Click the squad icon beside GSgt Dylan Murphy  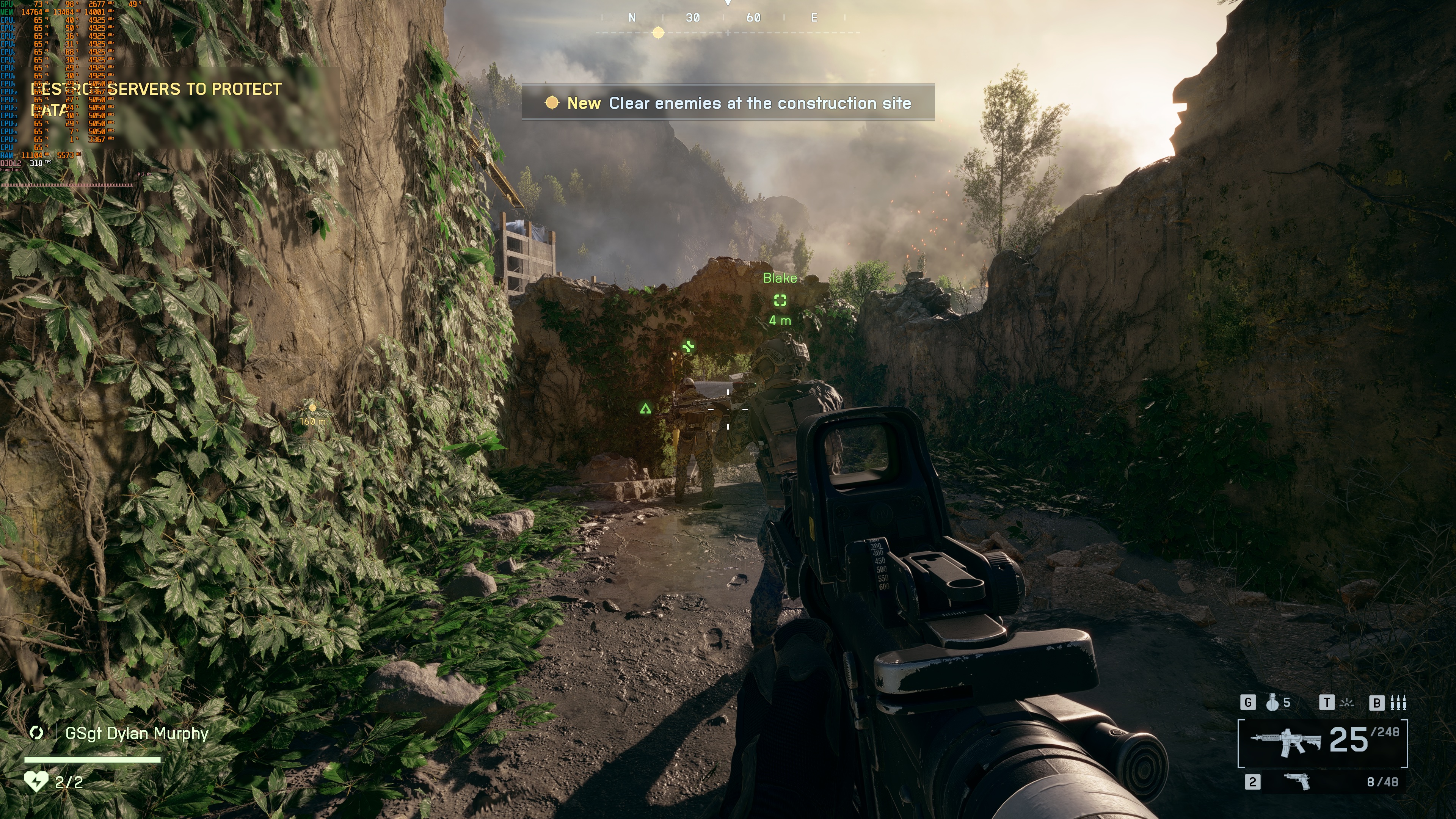pos(37,733)
